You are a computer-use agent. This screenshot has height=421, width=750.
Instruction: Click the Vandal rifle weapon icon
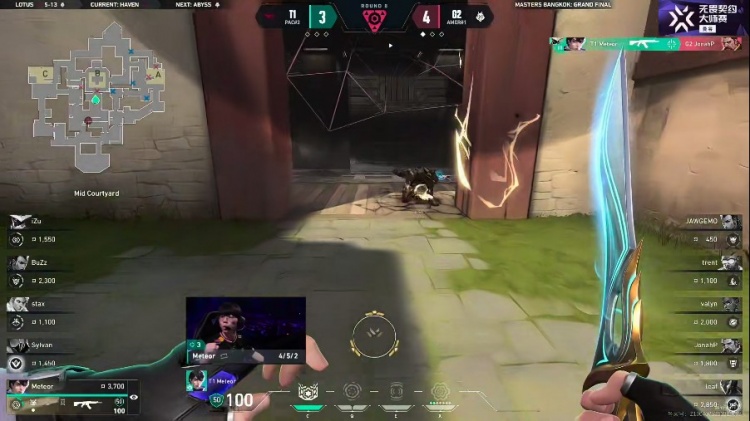[x=84, y=404]
